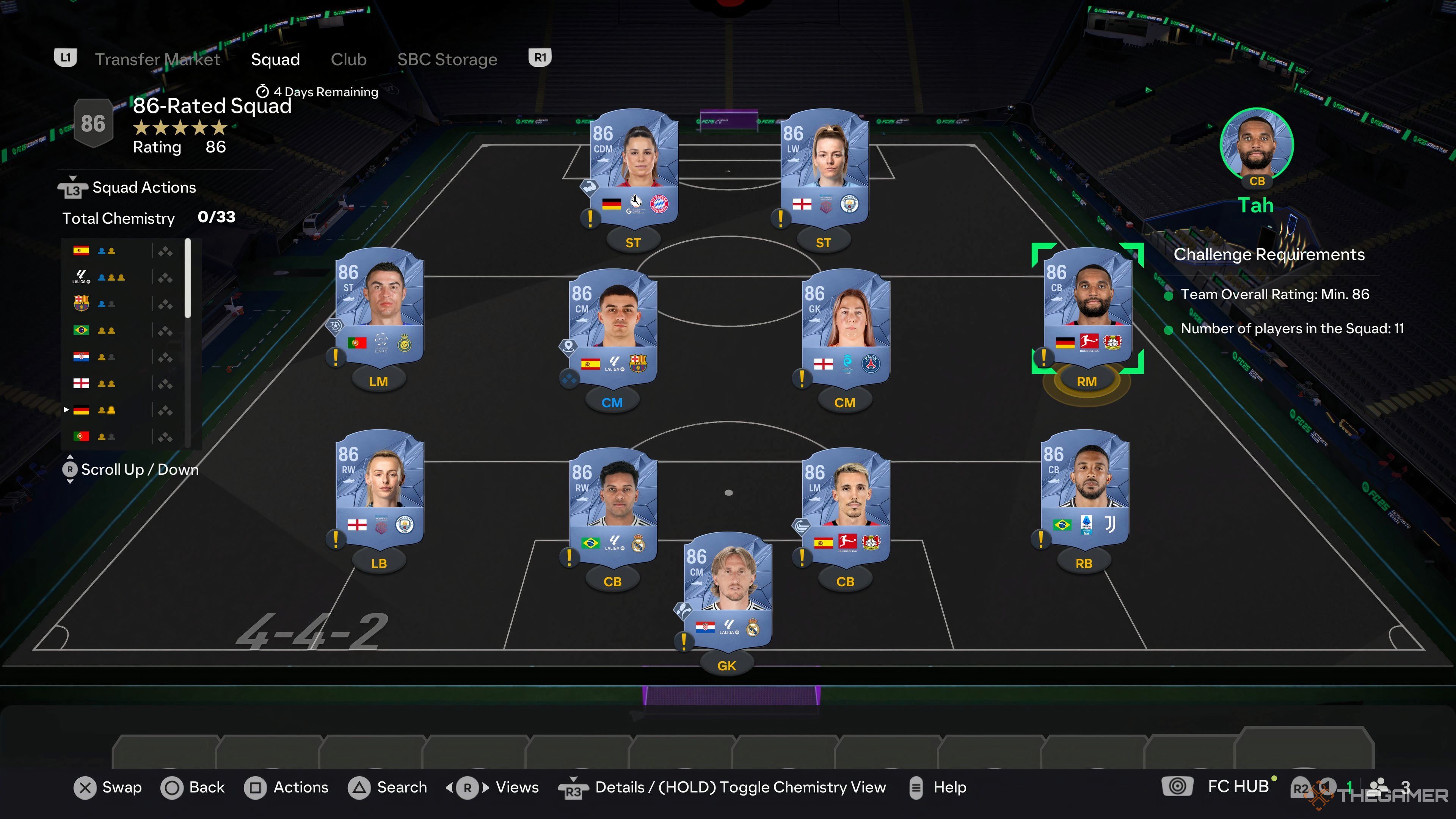Open the Club tab
This screenshot has height=819, width=1456.
tap(348, 60)
